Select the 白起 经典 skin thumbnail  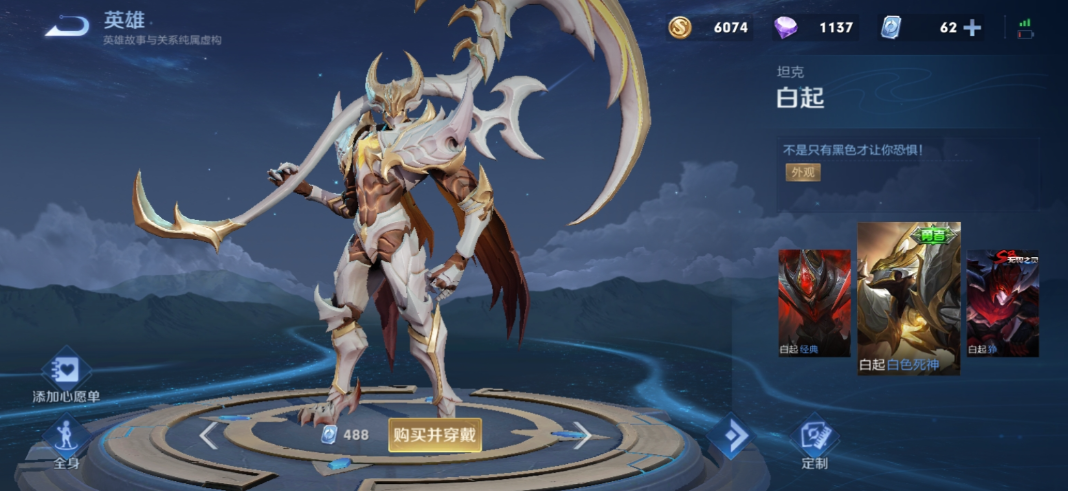coord(814,302)
